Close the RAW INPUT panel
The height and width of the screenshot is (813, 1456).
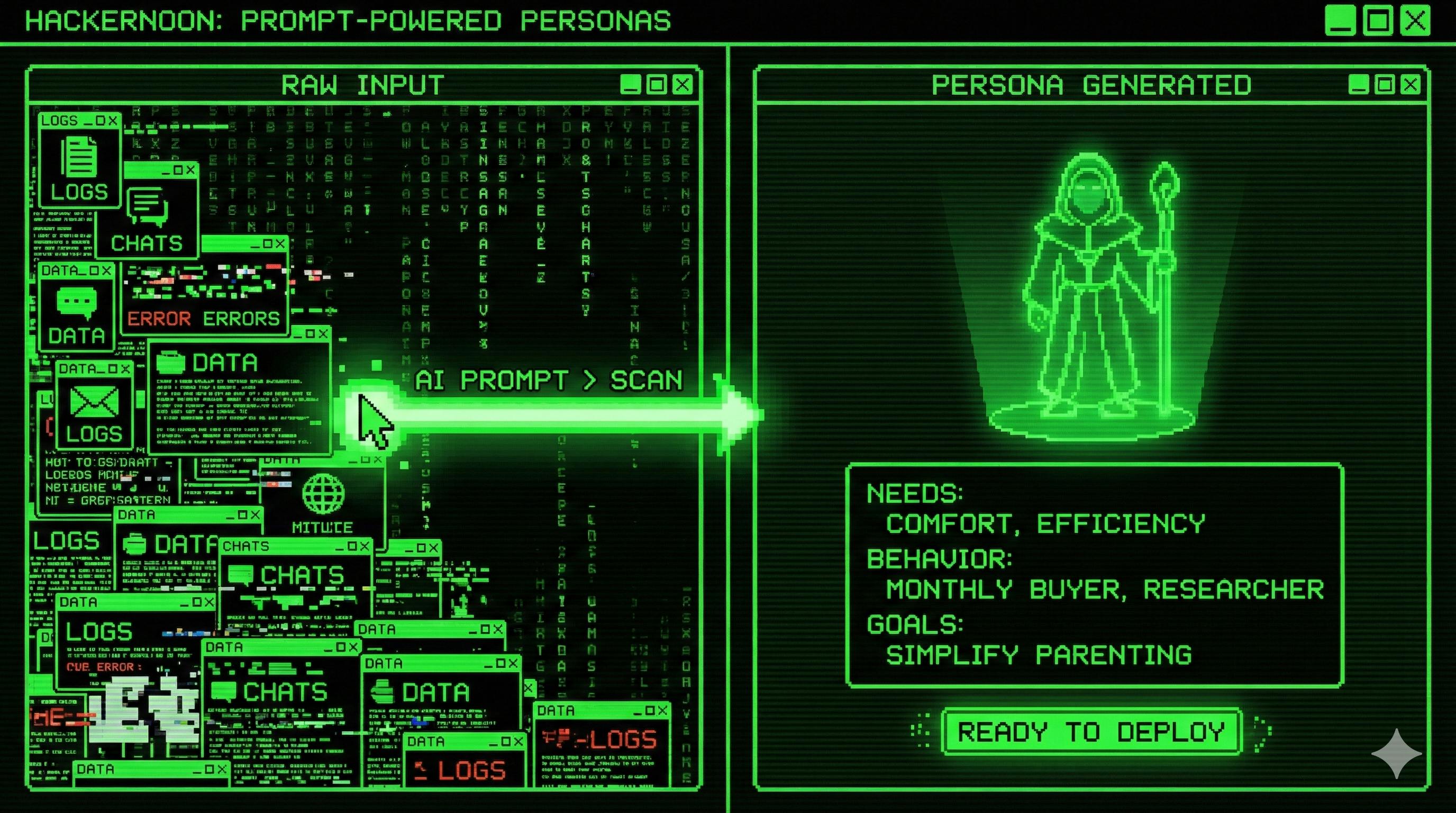tap(683, 85)
